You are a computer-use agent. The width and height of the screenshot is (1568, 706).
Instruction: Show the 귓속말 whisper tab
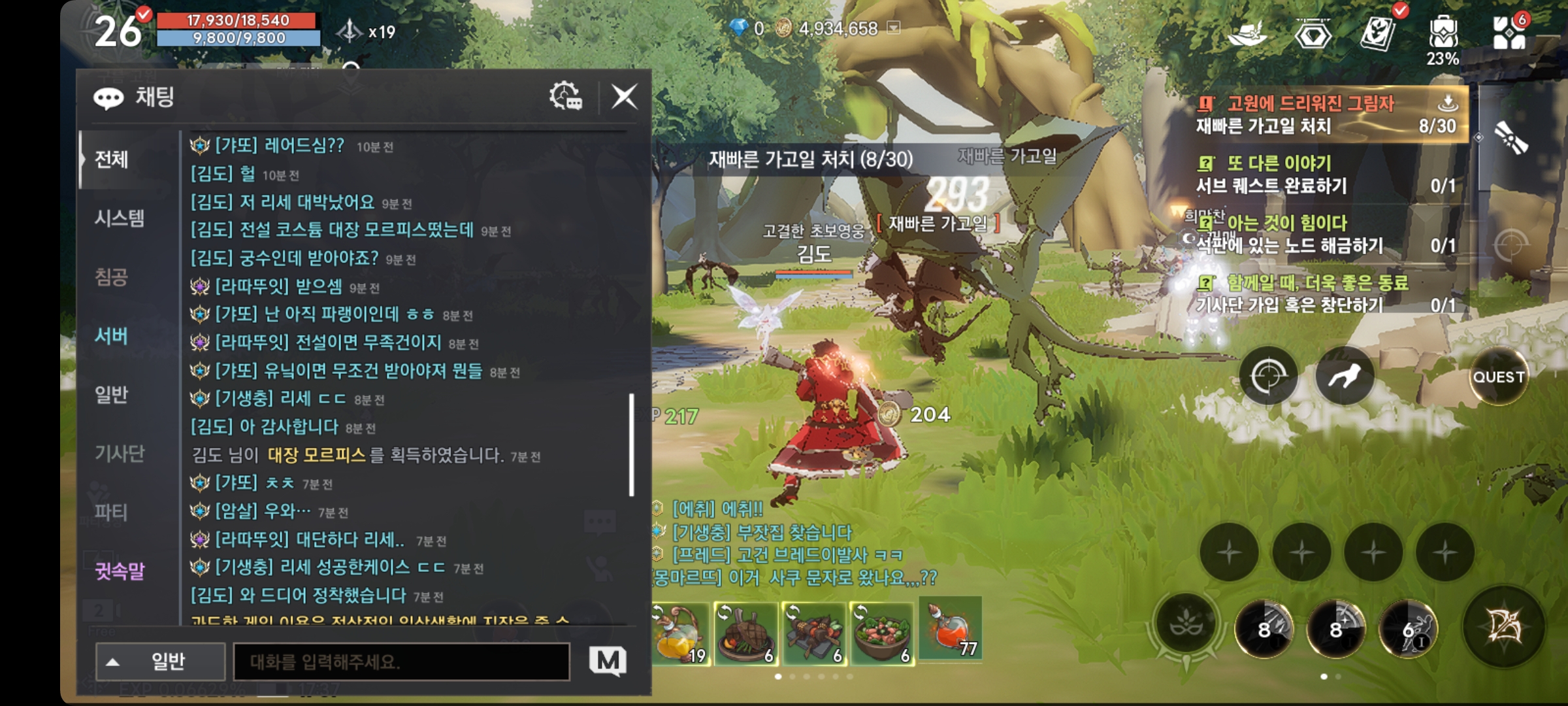[120, 571]
